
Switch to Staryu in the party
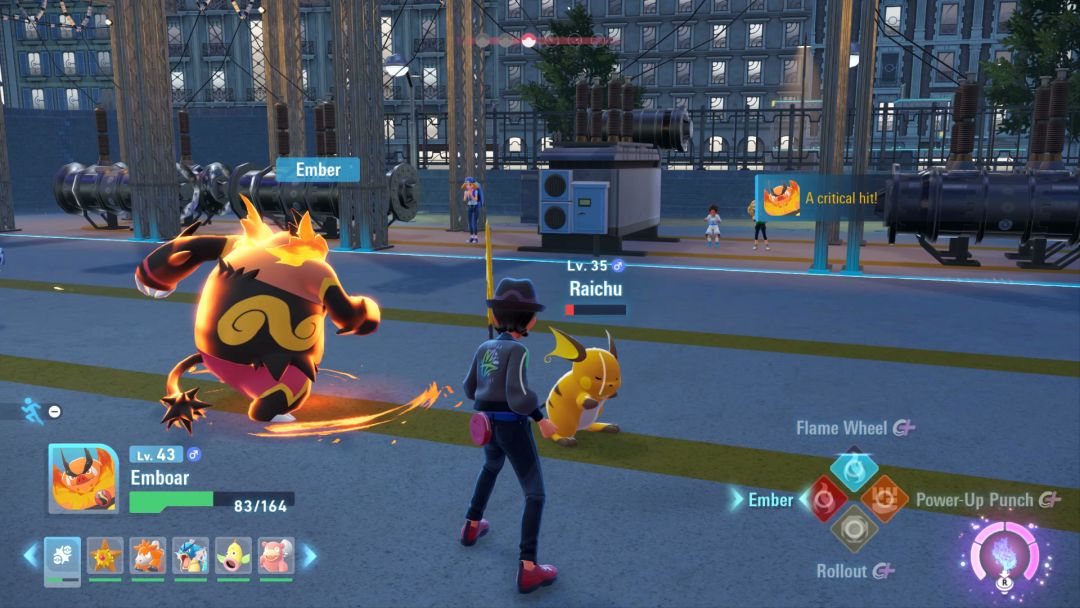tap(105, 557)
